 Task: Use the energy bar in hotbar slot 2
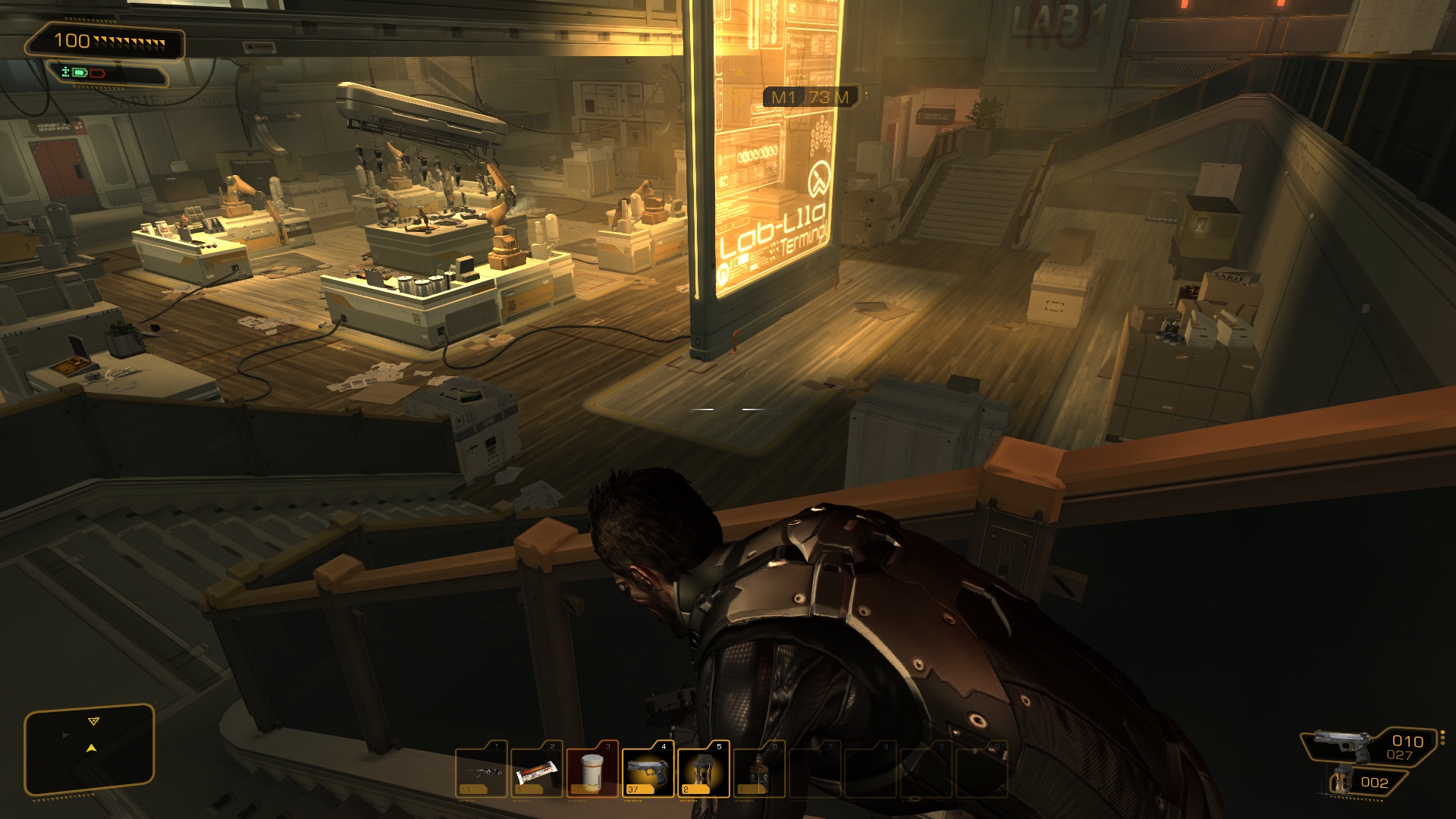pos(537,770)
